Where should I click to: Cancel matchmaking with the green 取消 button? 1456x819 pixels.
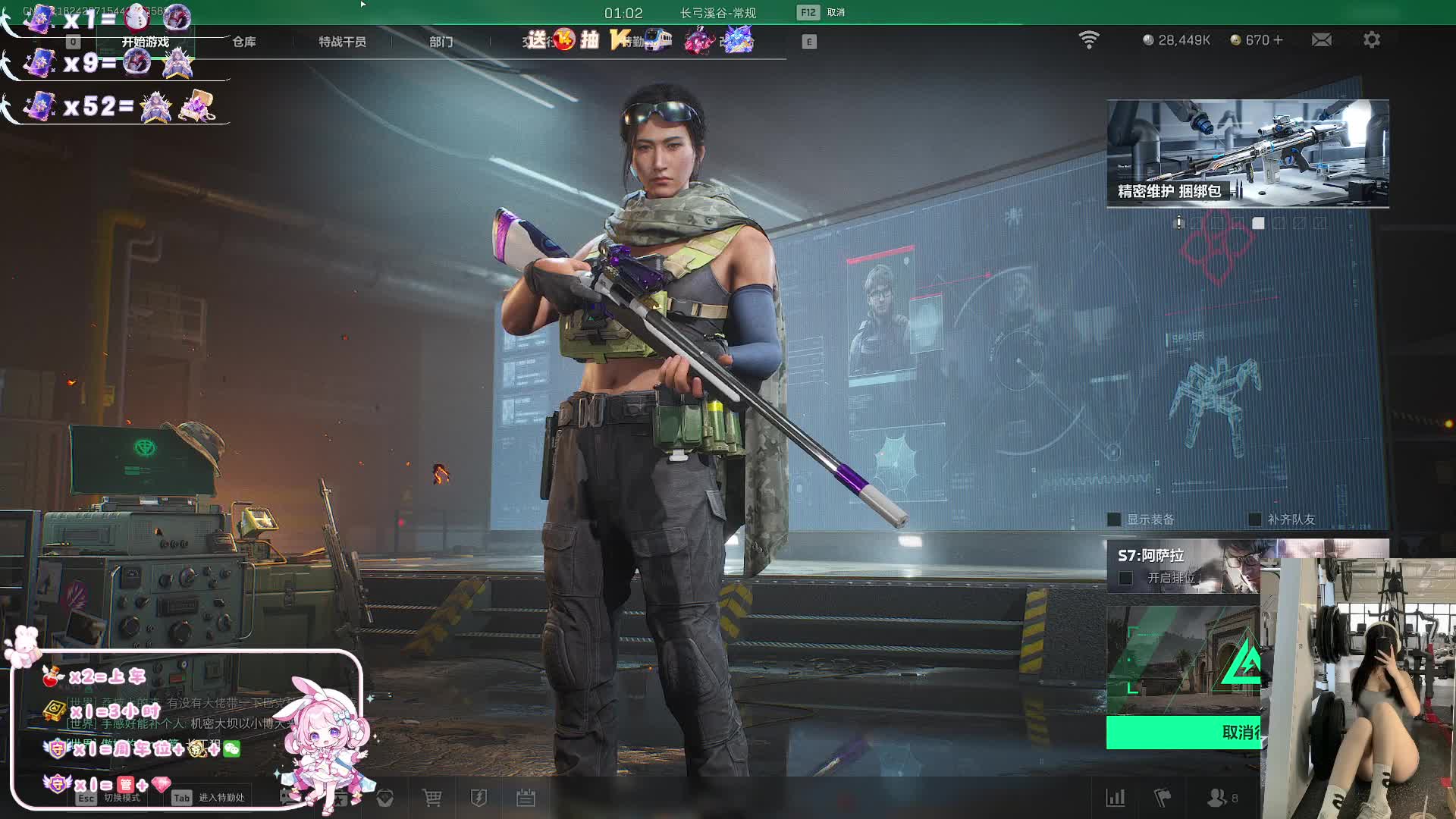pos(1183,733)
